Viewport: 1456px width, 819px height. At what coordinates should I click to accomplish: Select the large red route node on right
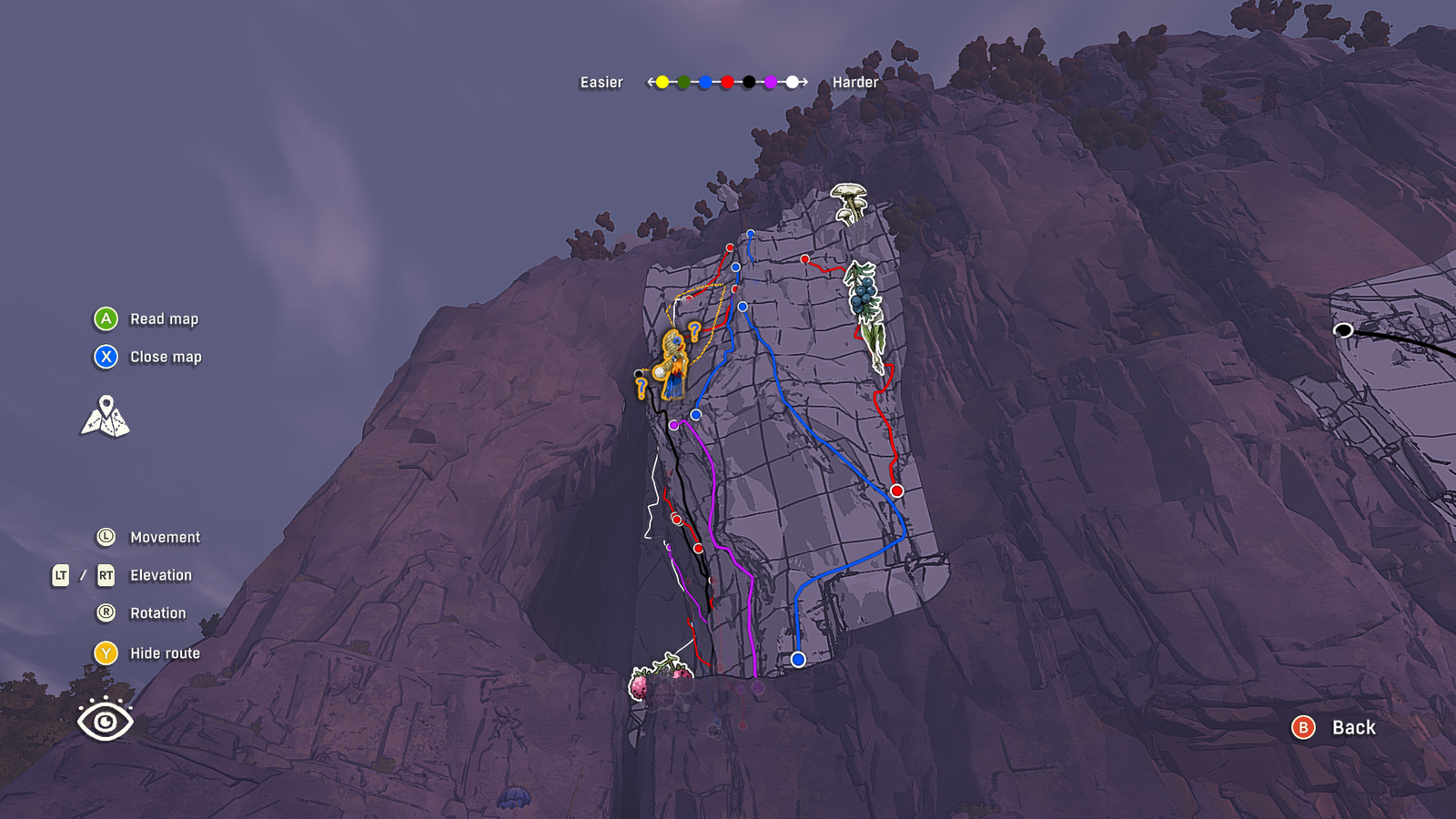pyautogui.click(x=896, y=490)
